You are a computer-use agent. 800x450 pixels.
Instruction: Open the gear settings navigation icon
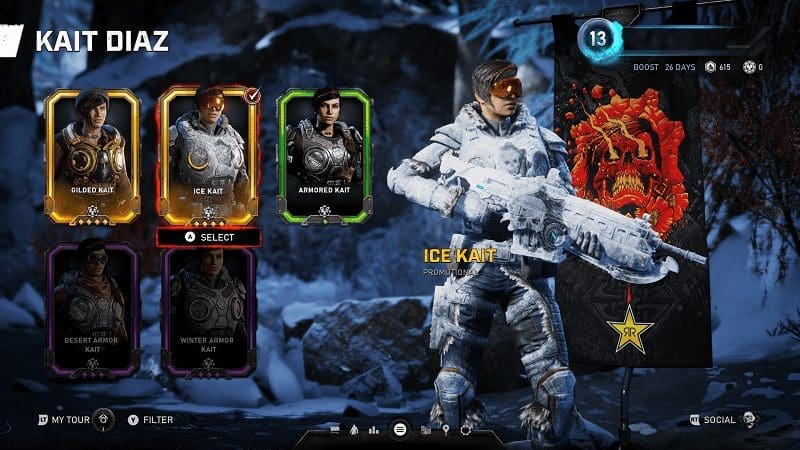466,430
